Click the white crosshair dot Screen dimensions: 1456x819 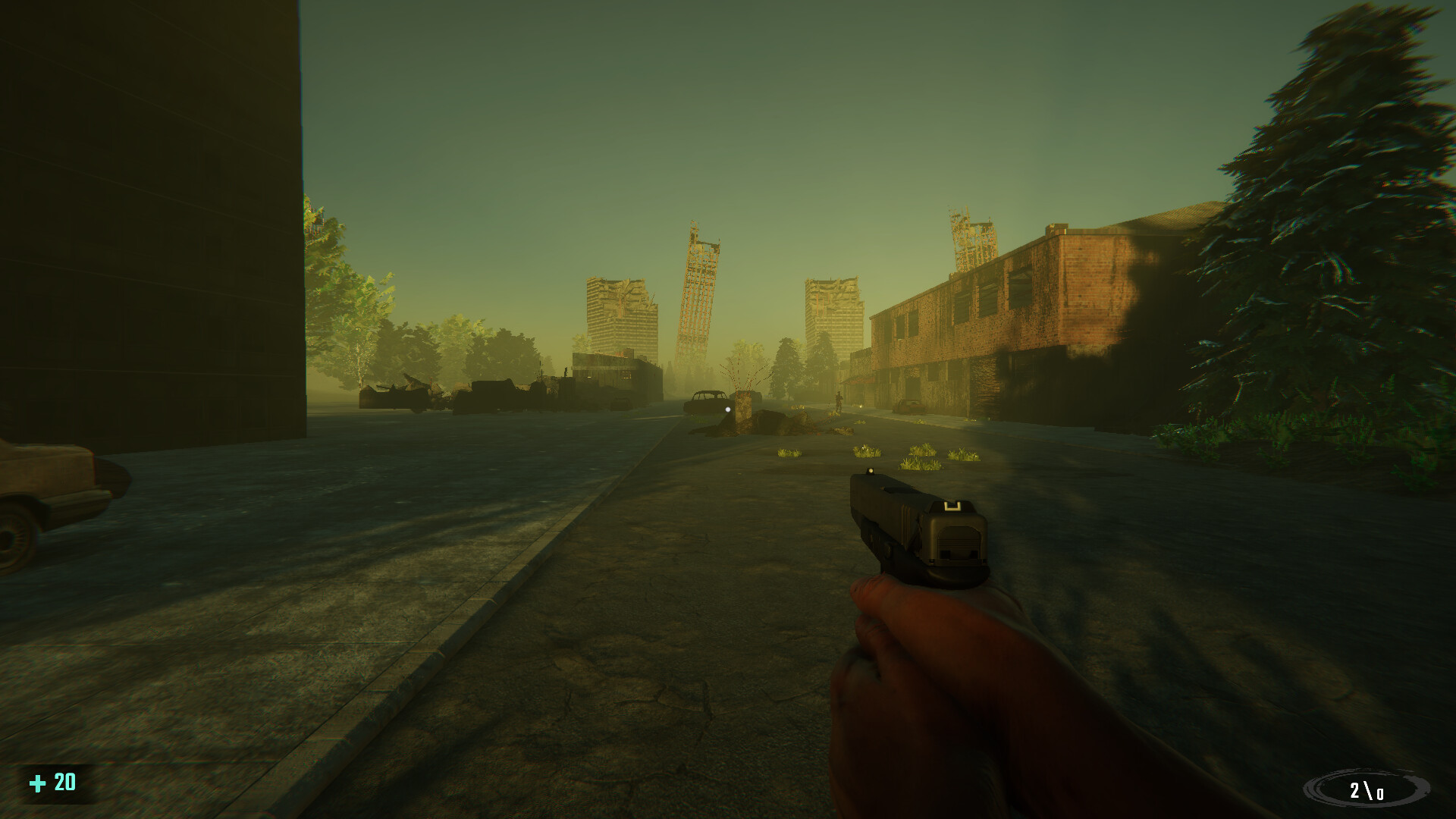727,409
